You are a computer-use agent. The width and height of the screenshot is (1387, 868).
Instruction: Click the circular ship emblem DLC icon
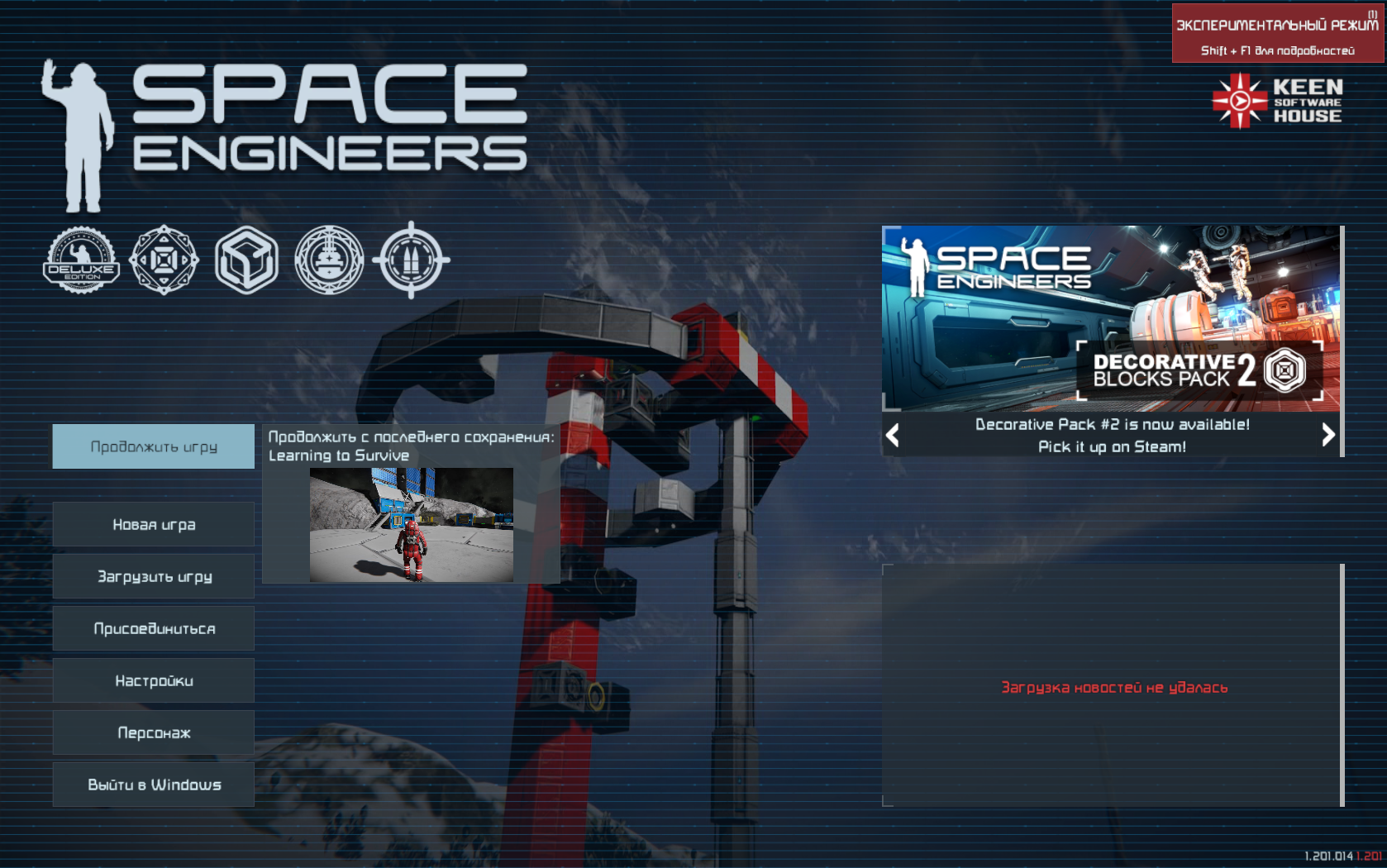(x=329, y=260)
